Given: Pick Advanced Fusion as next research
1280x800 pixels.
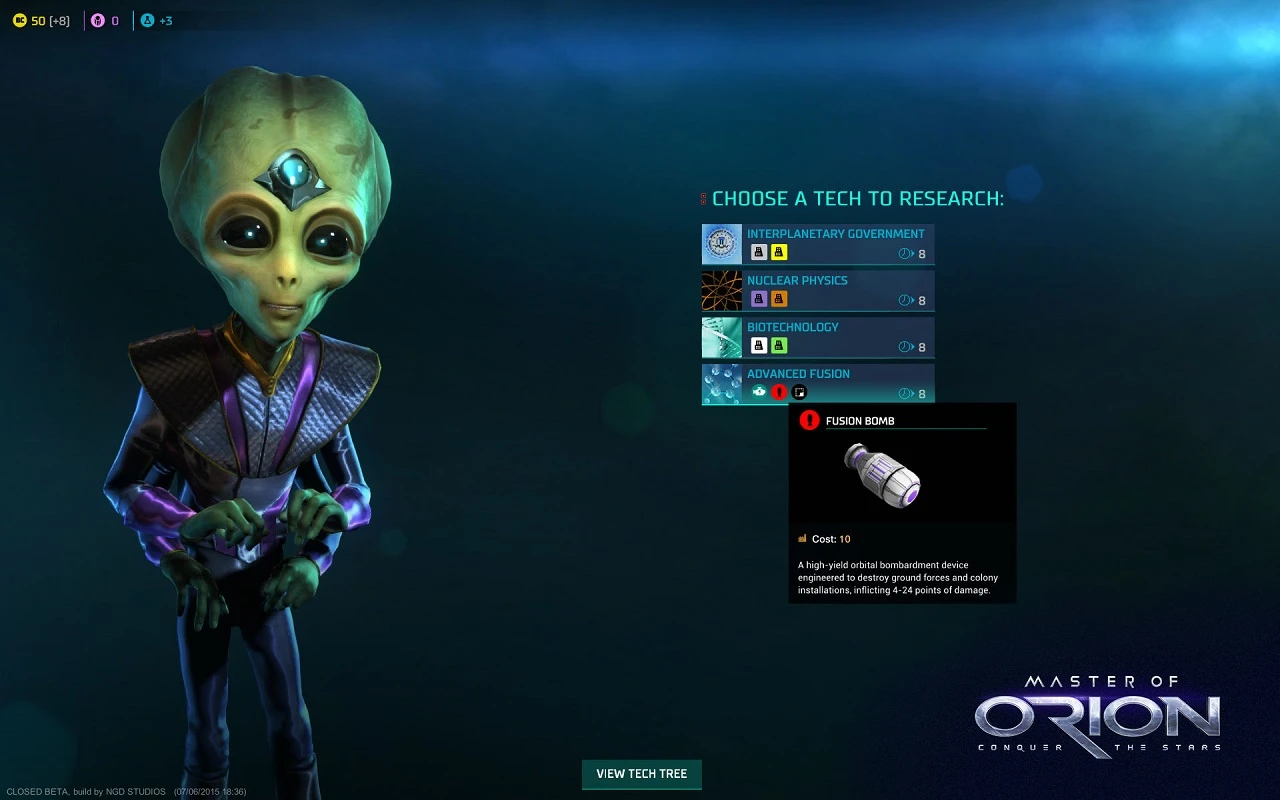Looking at the screenshot, I should pos(798,374).
